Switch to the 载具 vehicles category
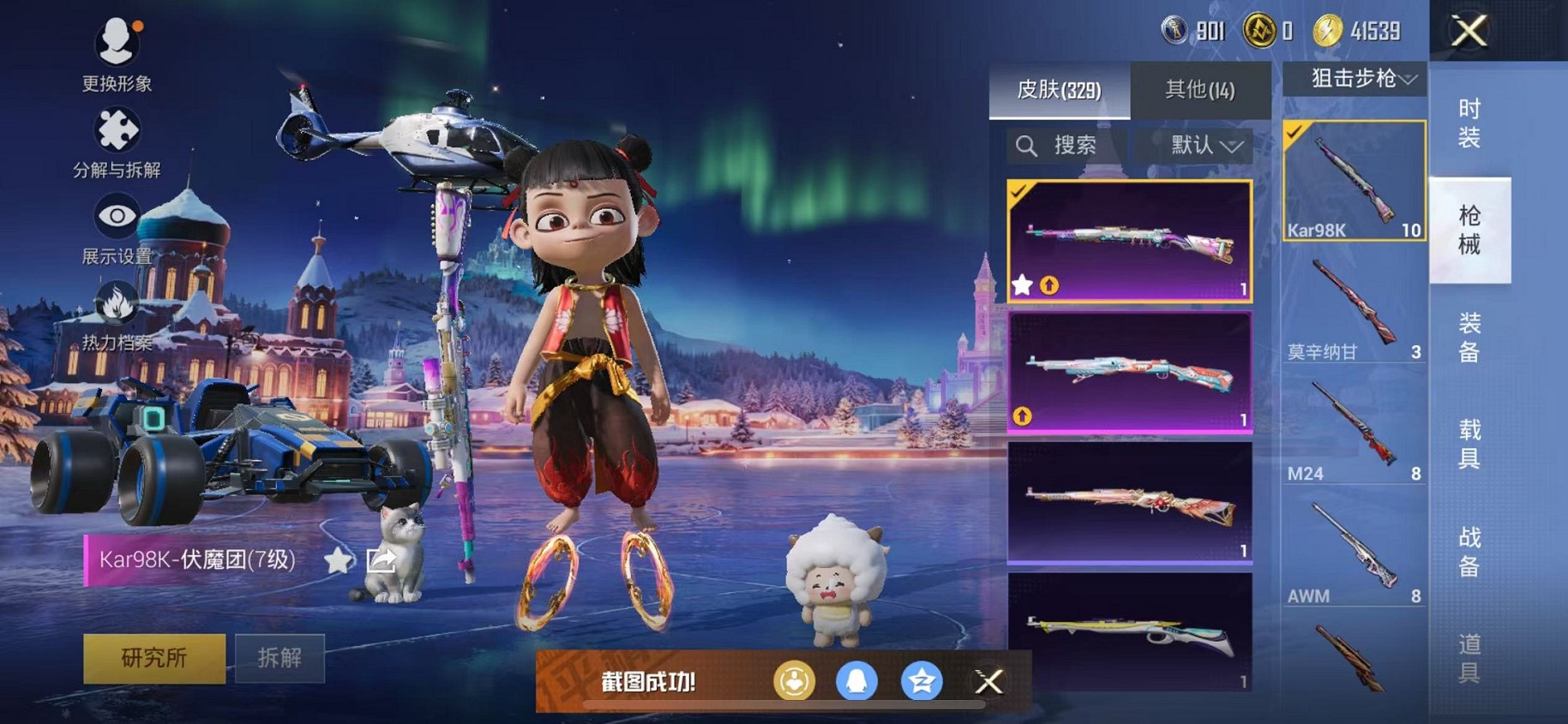This screenshot has height=724, width=1568. coord(1469,444)
